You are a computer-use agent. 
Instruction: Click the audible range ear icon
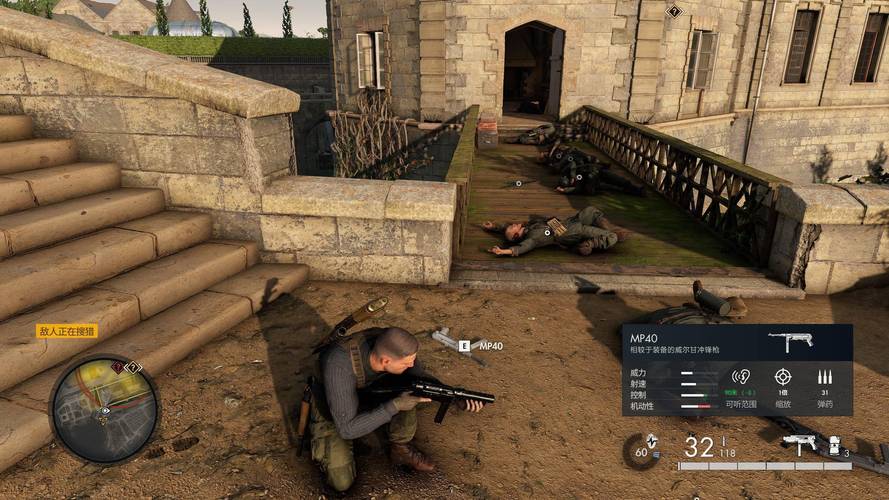coord(741,377)
